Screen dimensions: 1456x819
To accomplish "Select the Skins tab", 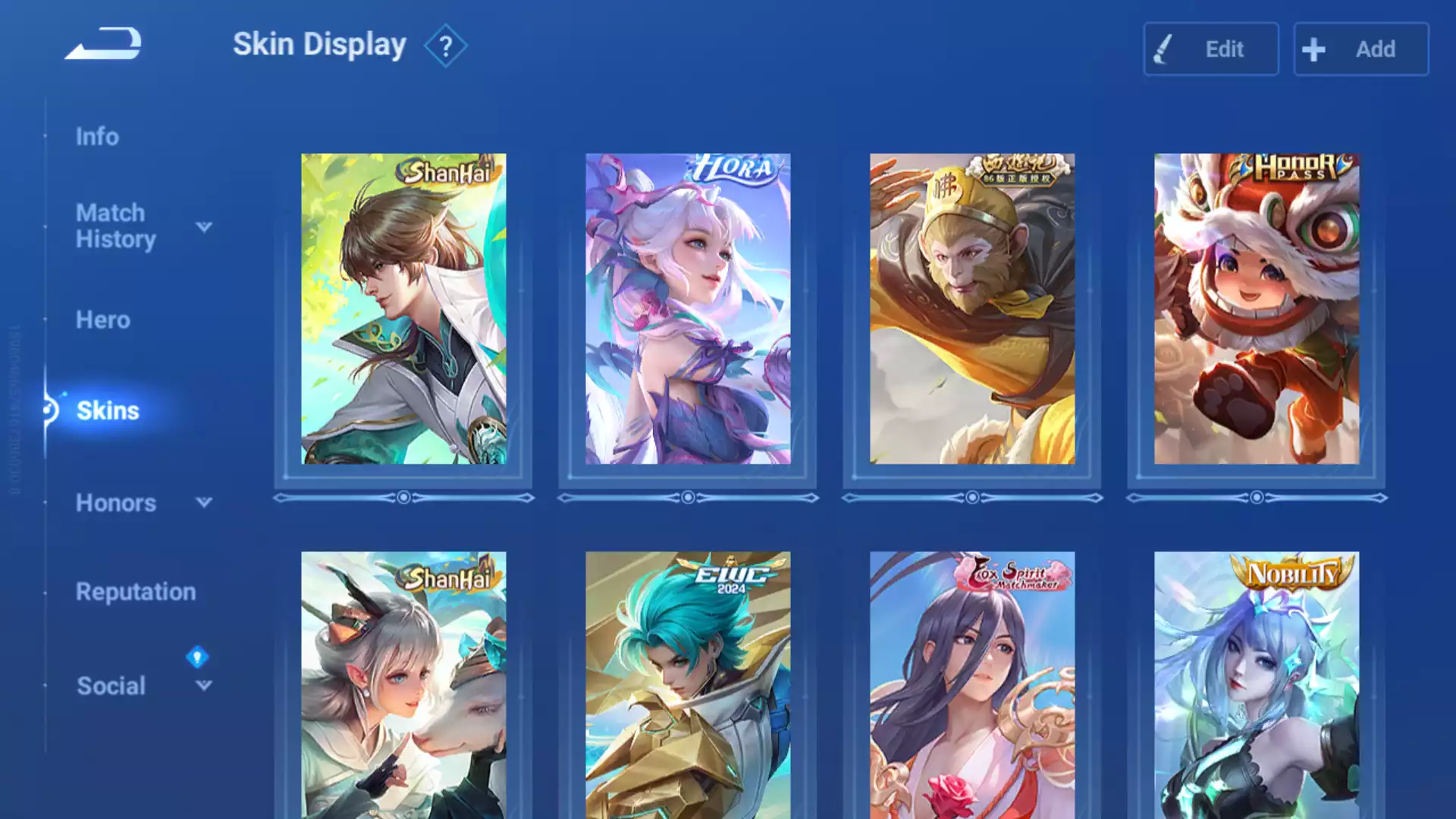I will click(x=108, y=410).
